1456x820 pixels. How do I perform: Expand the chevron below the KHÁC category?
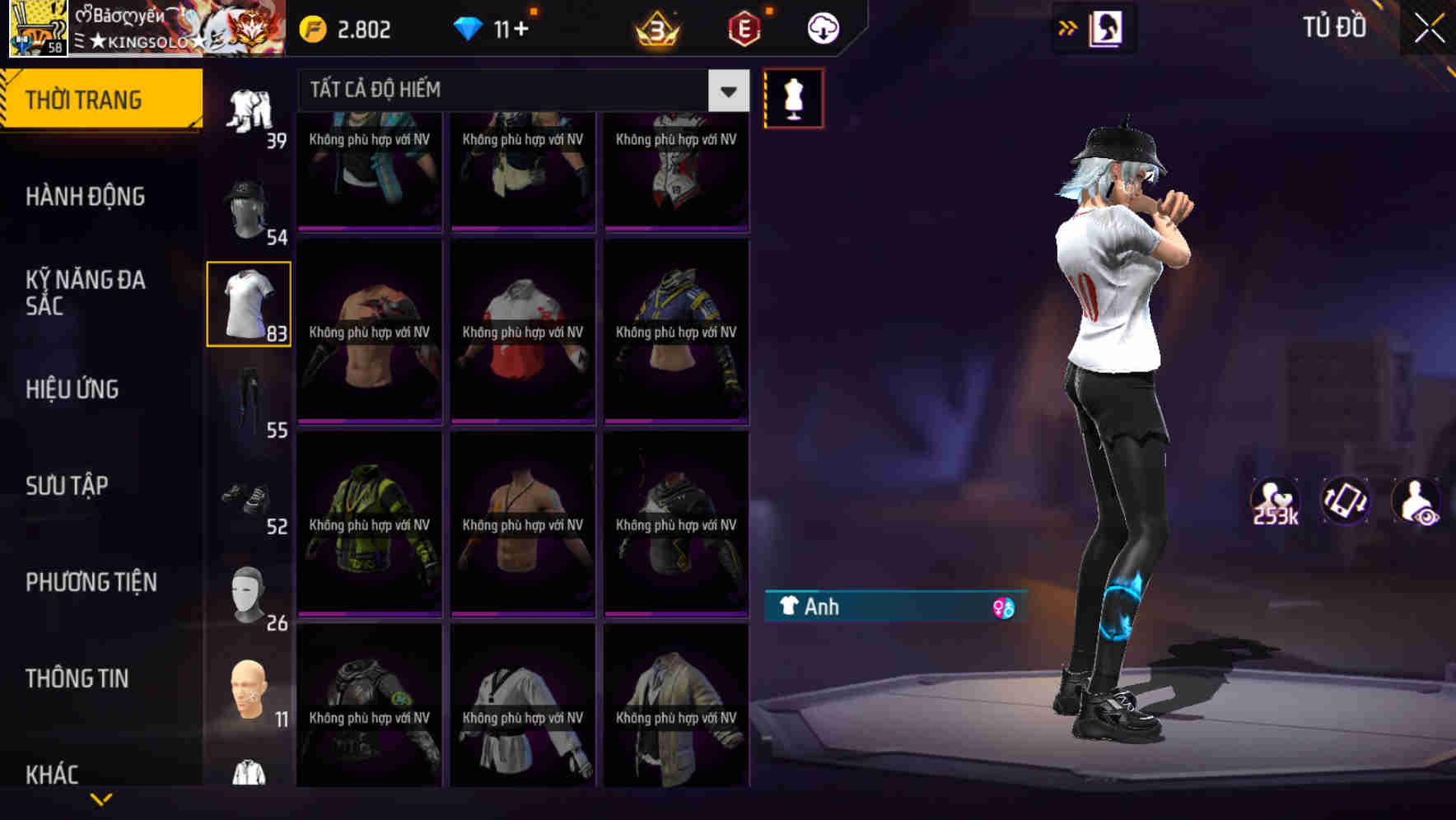click(x=102, y=798)
